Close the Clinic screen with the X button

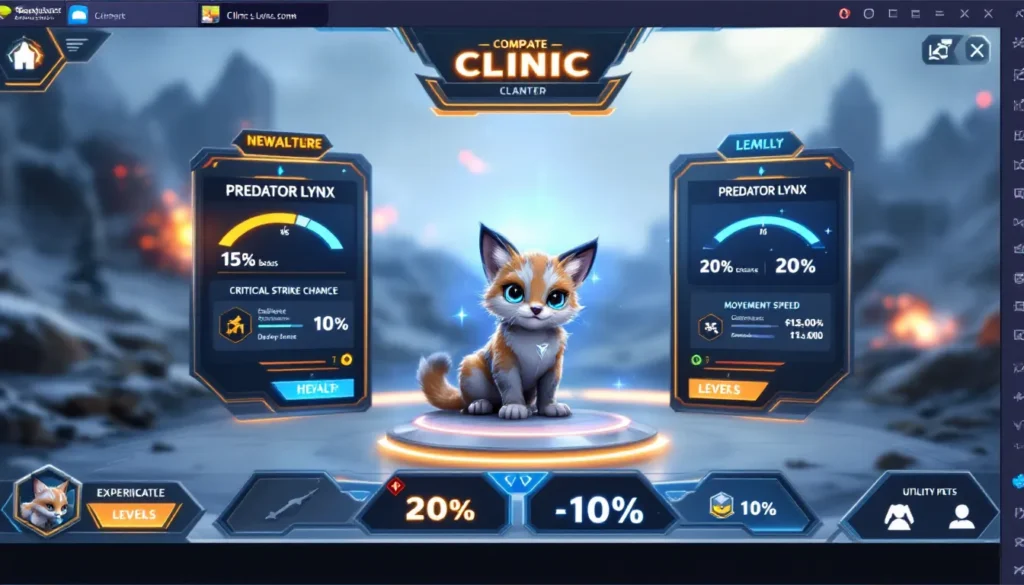978,50
